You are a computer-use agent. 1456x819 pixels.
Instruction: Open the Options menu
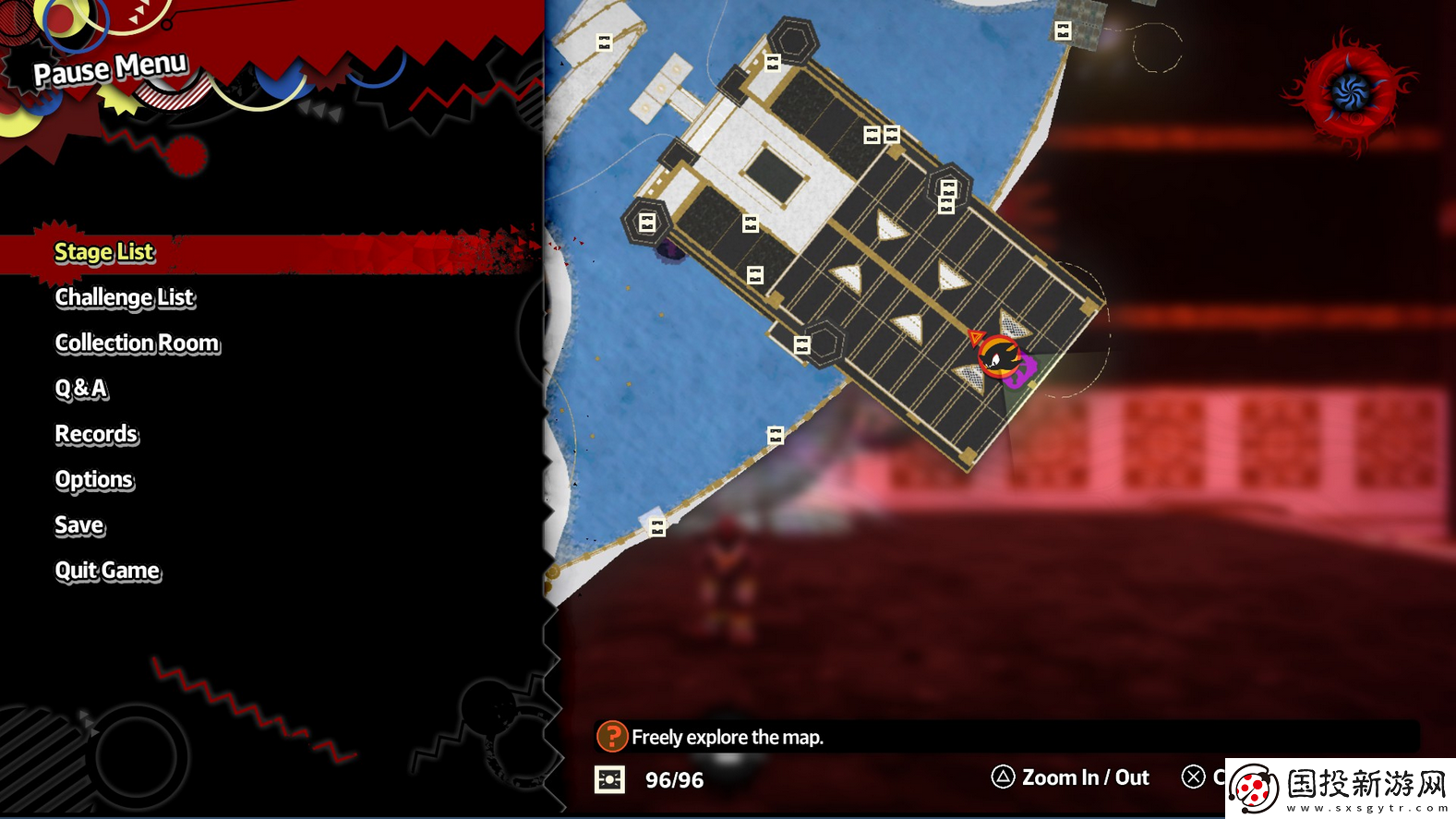click(x=94, y=479)
